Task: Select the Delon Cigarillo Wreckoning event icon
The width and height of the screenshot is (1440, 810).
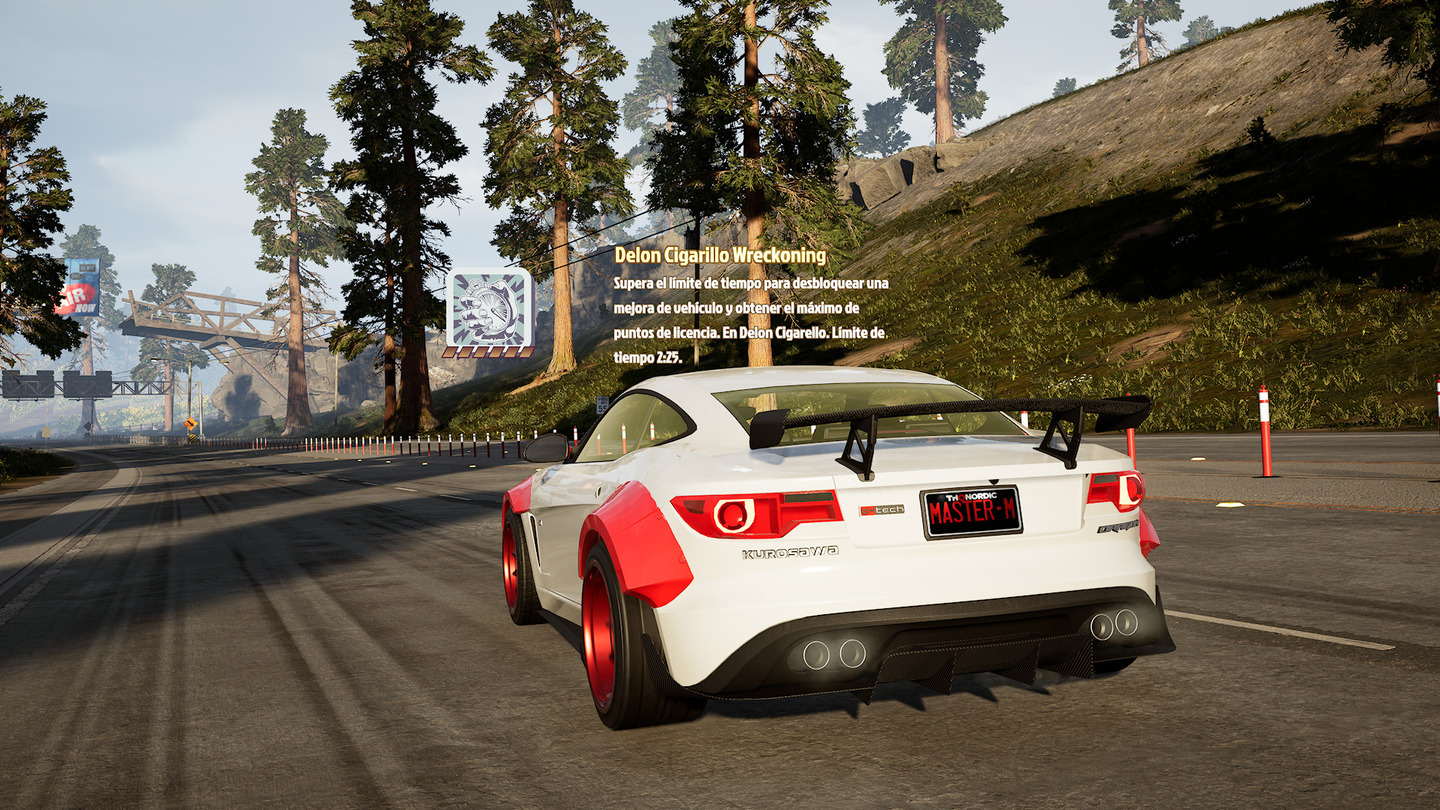Action: click(489, 308)
